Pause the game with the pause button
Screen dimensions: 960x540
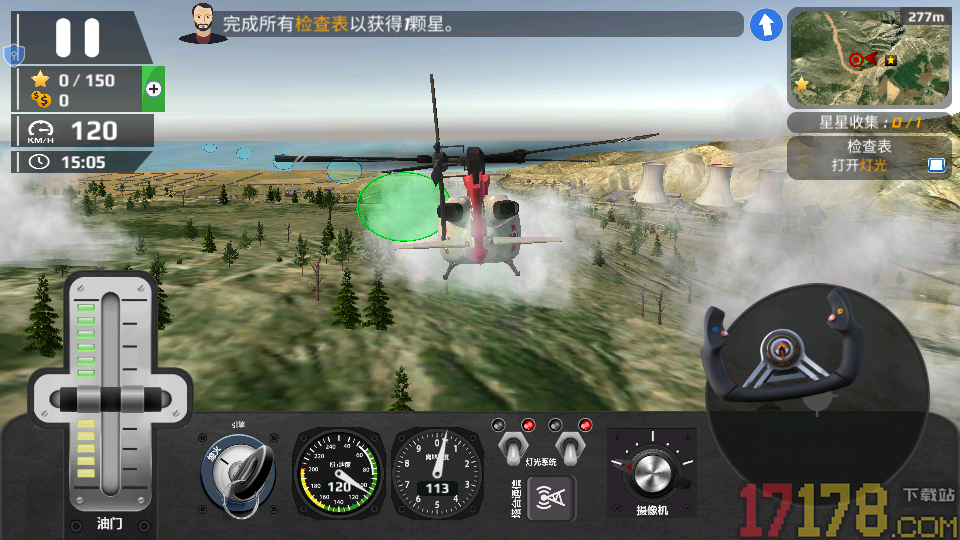point(78,37)
